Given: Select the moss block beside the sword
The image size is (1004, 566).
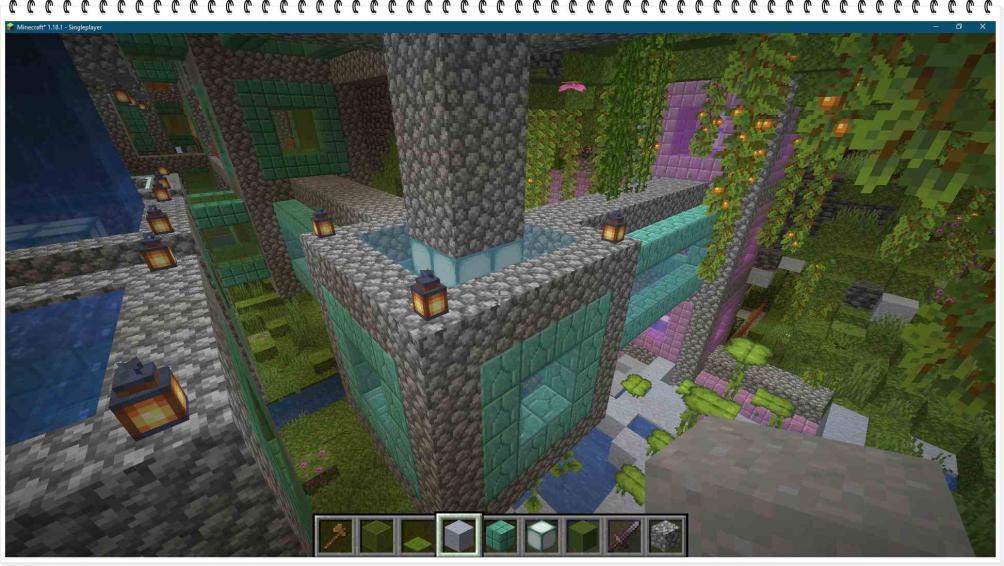Looking at the screenshot, I should (582, 536).
